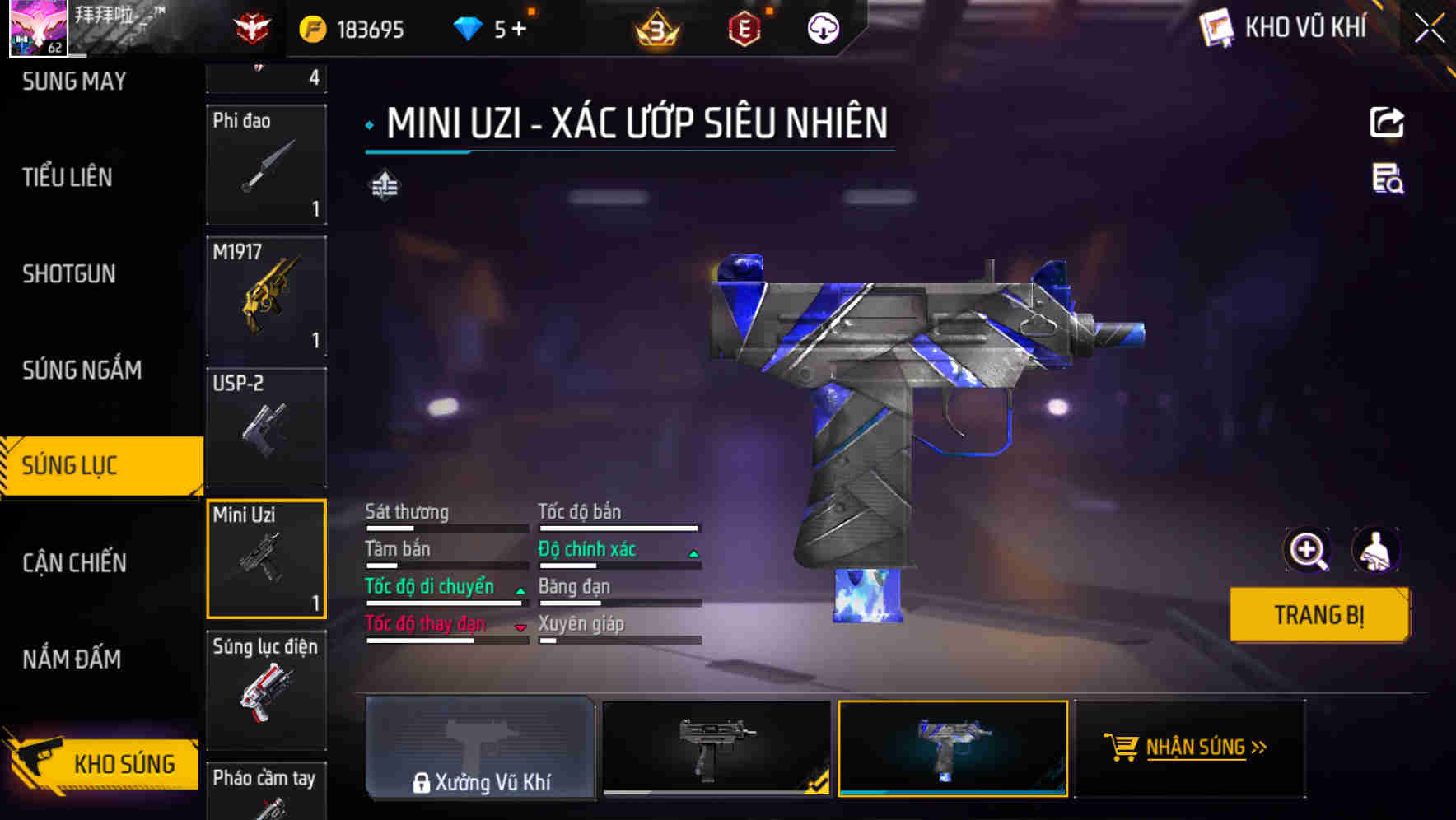Click the share weapon icon
This screenshot has width=1456, height=820.
tap(1387, 122)
